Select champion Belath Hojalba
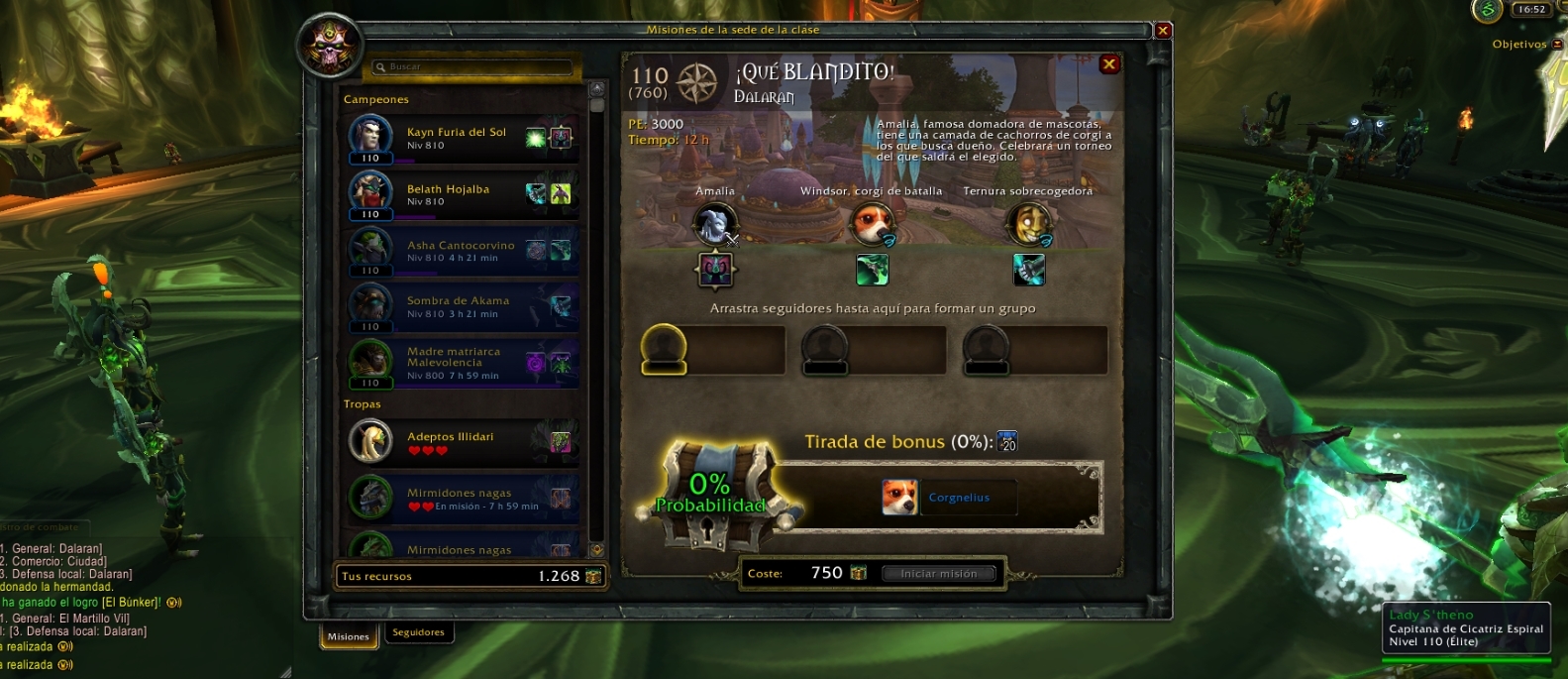 pos(462,194)
